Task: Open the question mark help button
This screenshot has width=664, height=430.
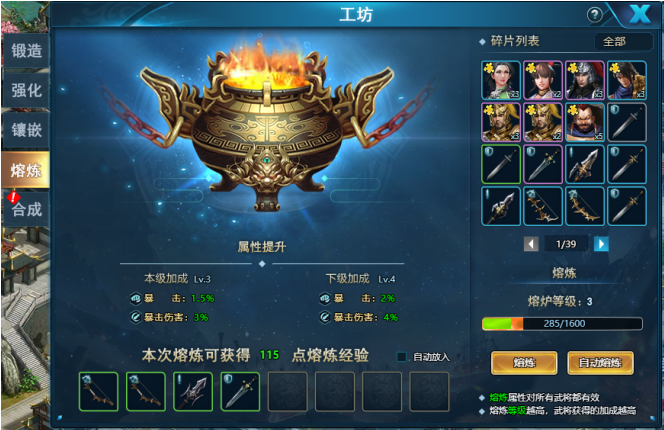Action: click(x=595, y=15)
